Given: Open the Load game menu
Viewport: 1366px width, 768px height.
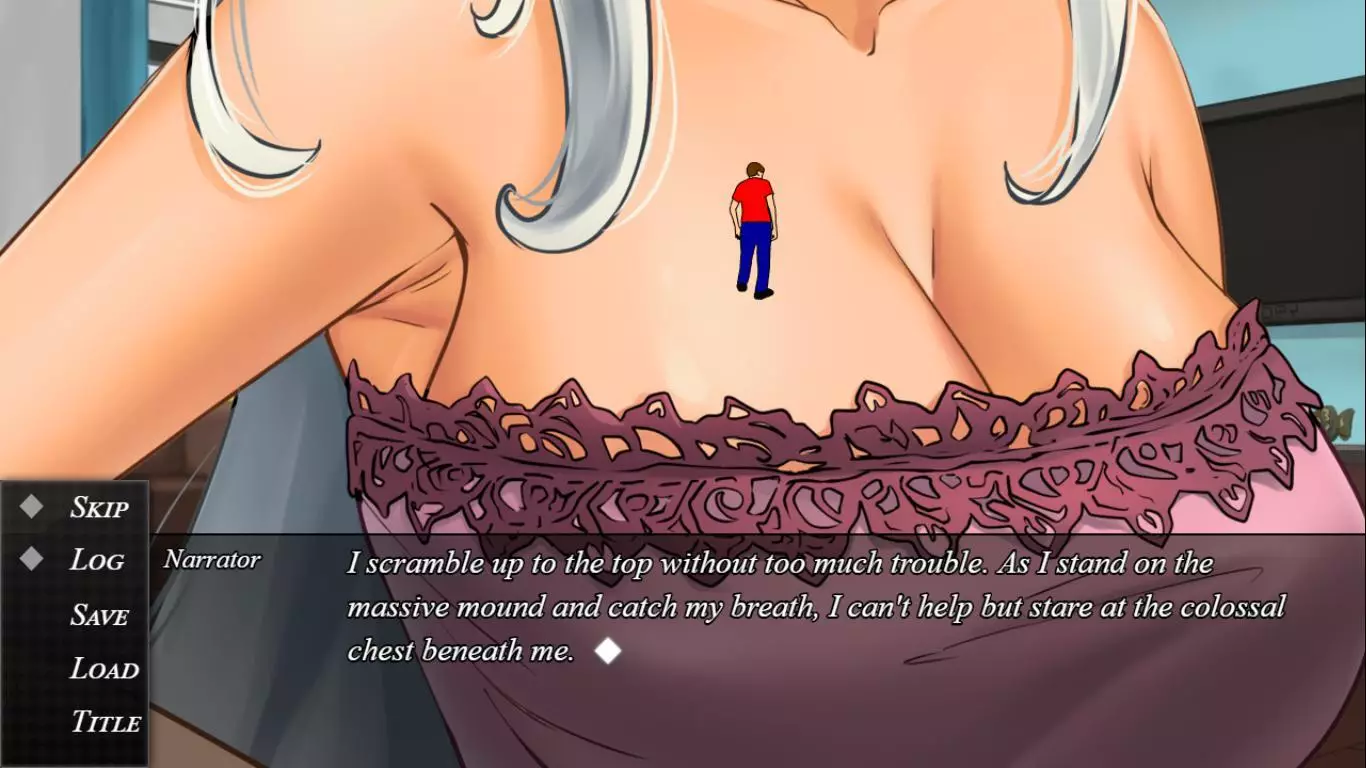Looking at the screenshot, I should click(x=103, y=669).
